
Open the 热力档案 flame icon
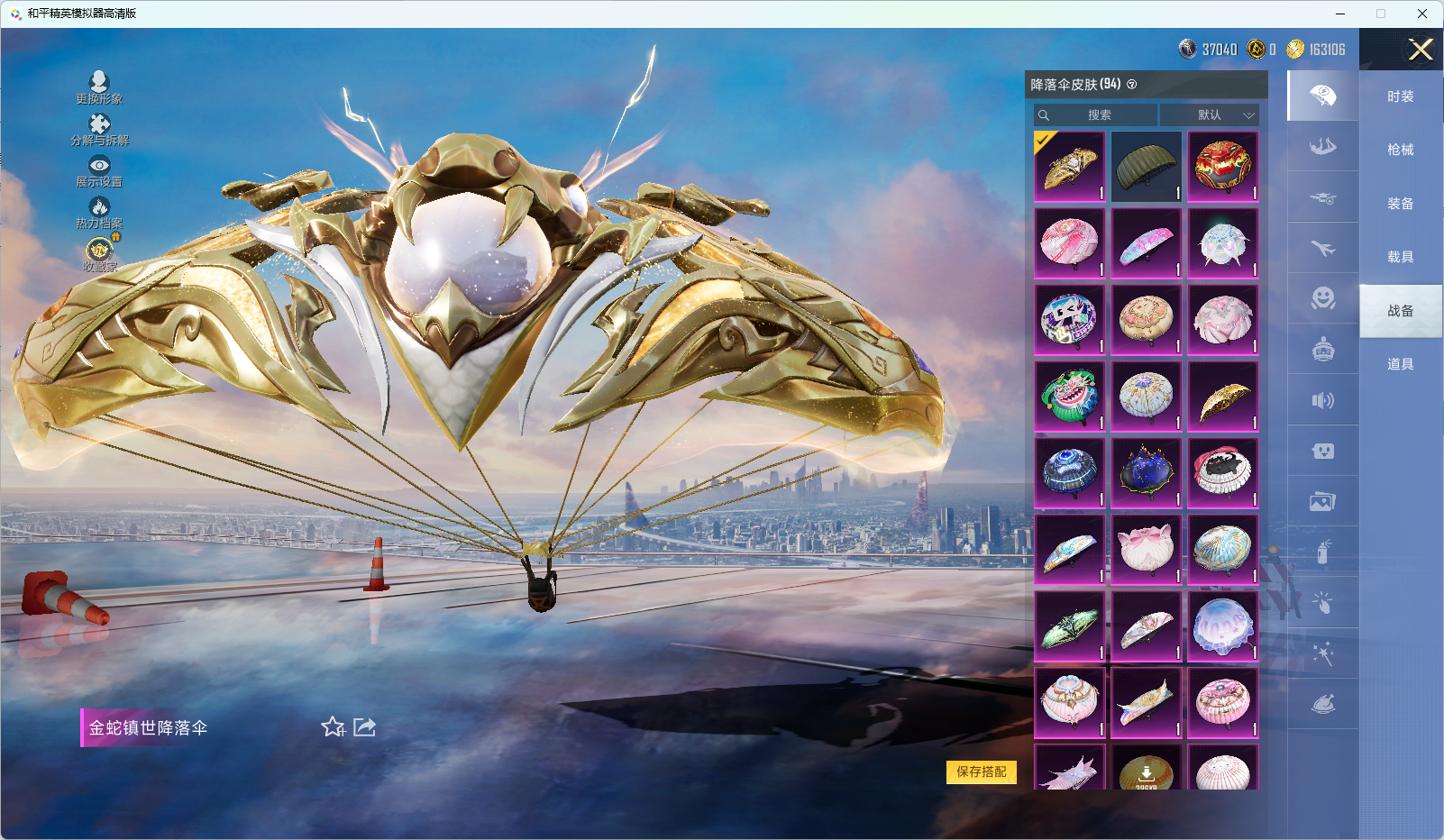click(99, 212)
